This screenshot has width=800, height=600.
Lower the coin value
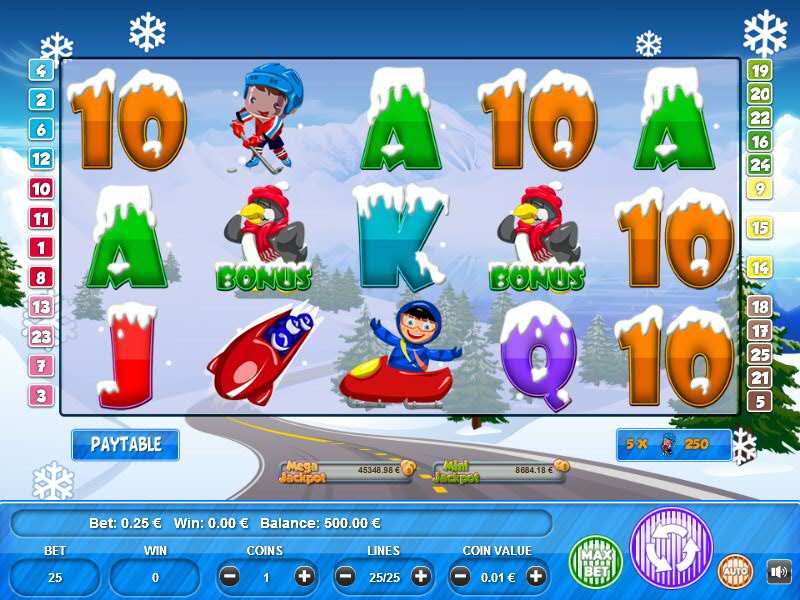click(x=462, y=576)
